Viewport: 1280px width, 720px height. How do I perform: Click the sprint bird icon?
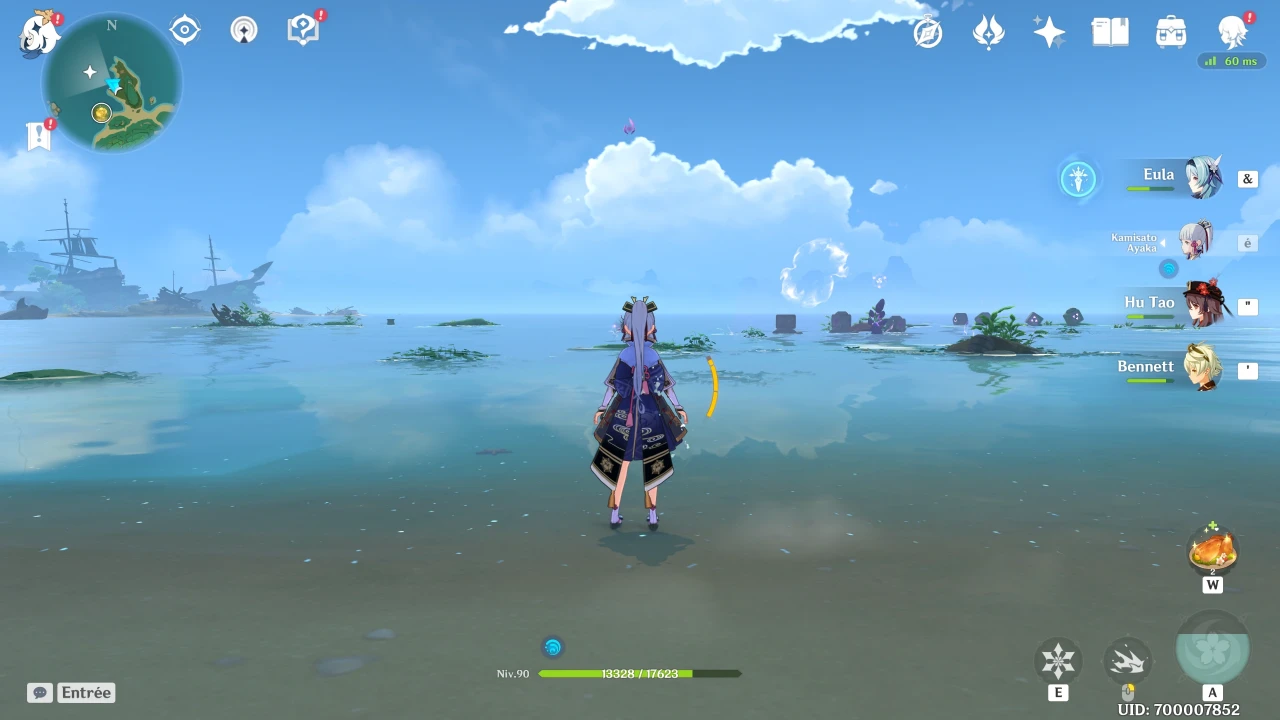pos(1128,660)
